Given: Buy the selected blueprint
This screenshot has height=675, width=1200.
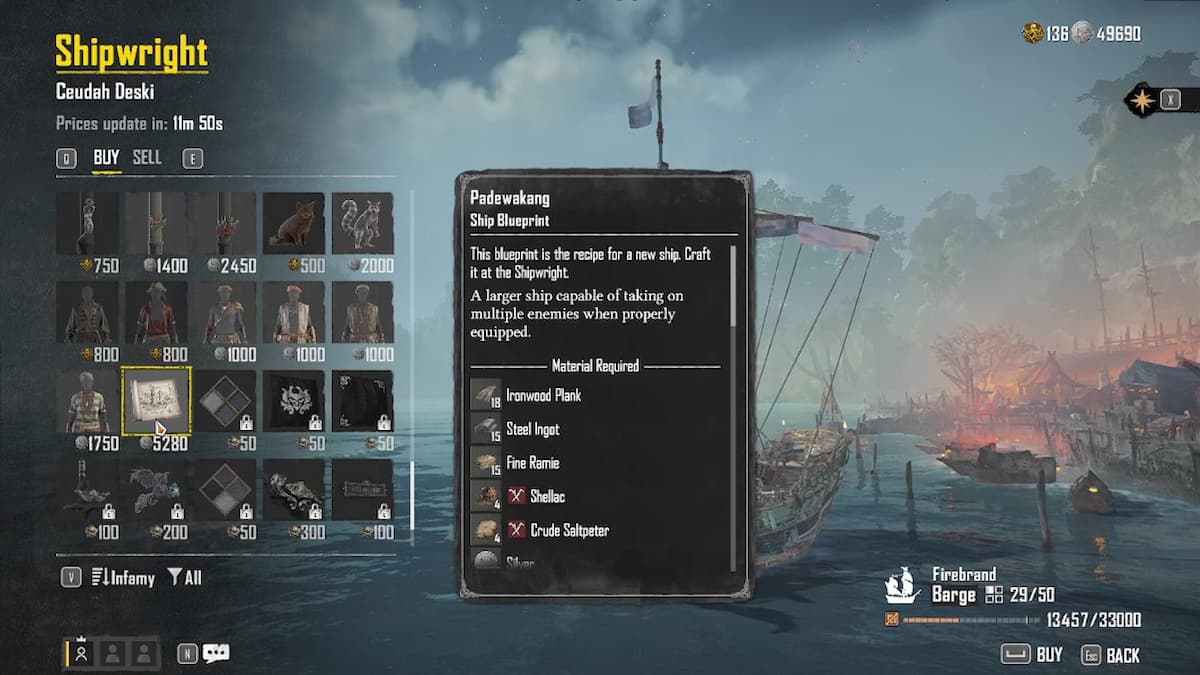Looking at the screenshot, I should tap(1035, 655).
